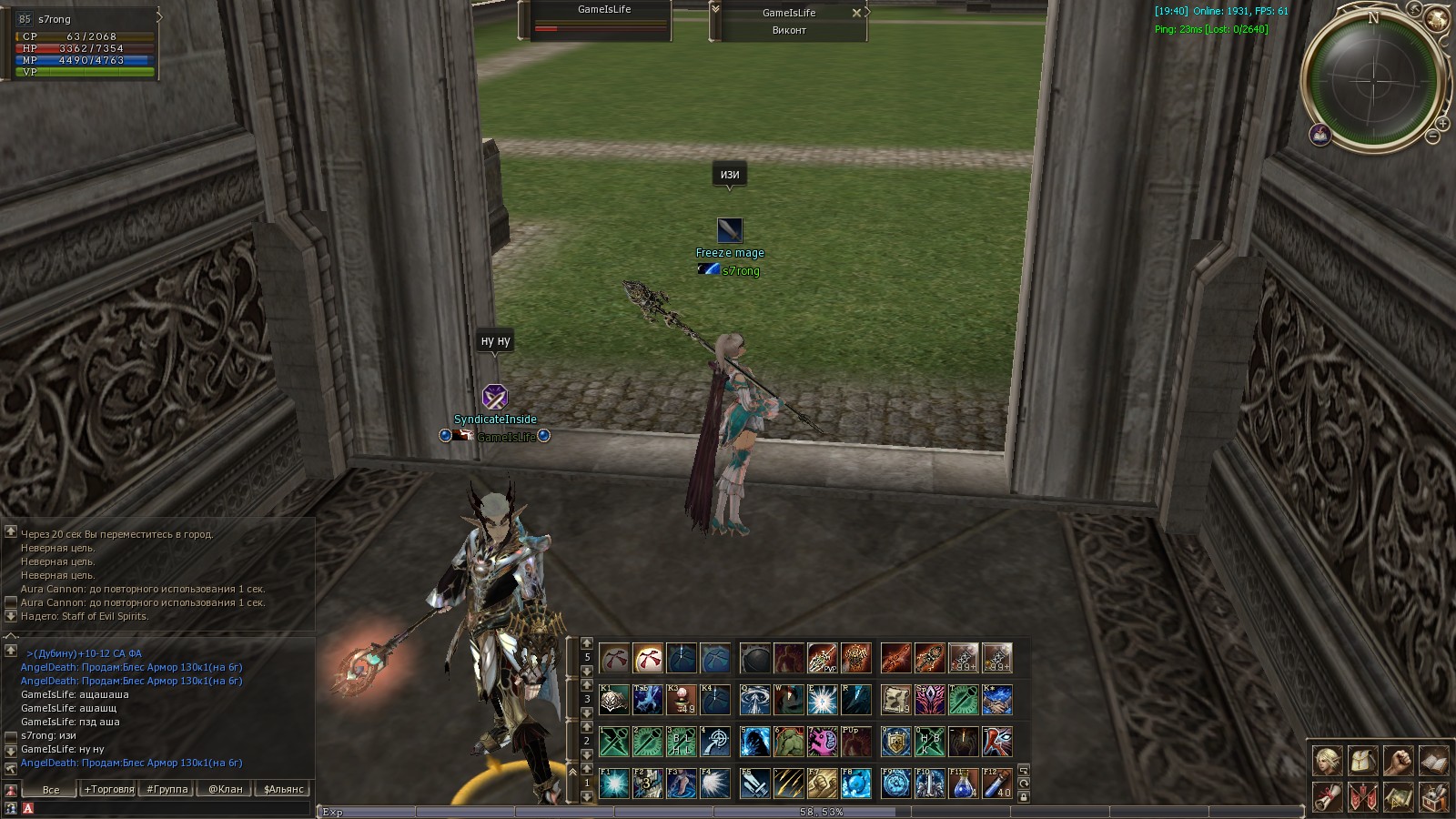This screenshot has width=1456, height=819.
Task: Open the character status elf portrait icon
Action: 1327,760
